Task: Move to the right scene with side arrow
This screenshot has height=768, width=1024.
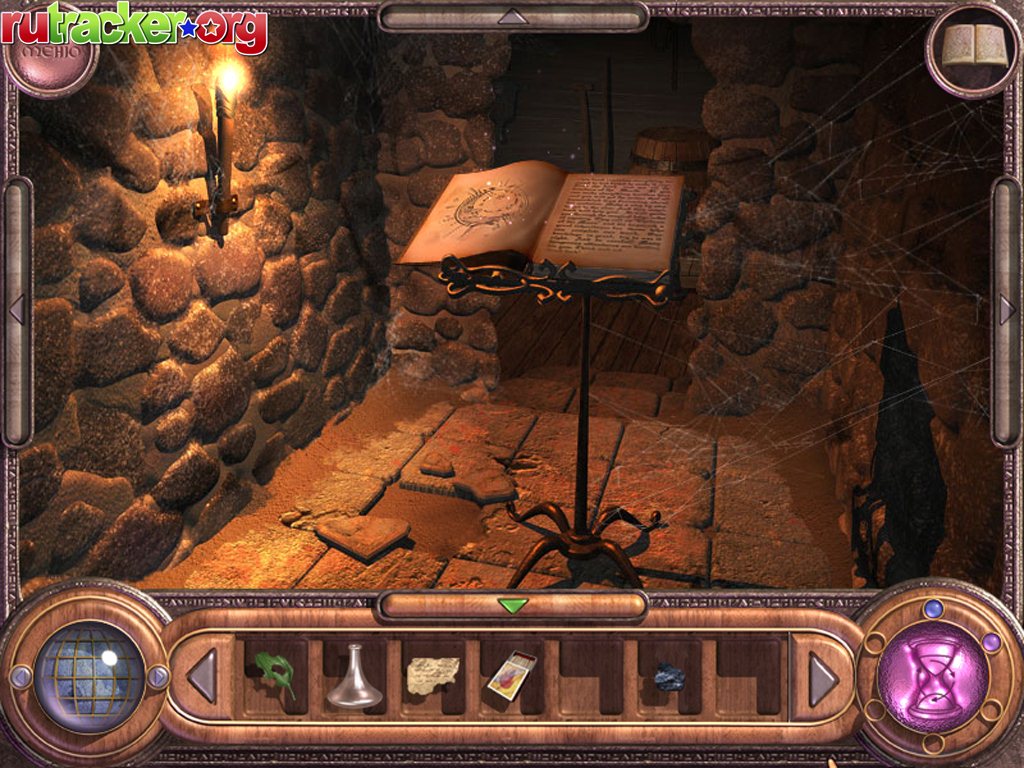Action: point(1007,310)
